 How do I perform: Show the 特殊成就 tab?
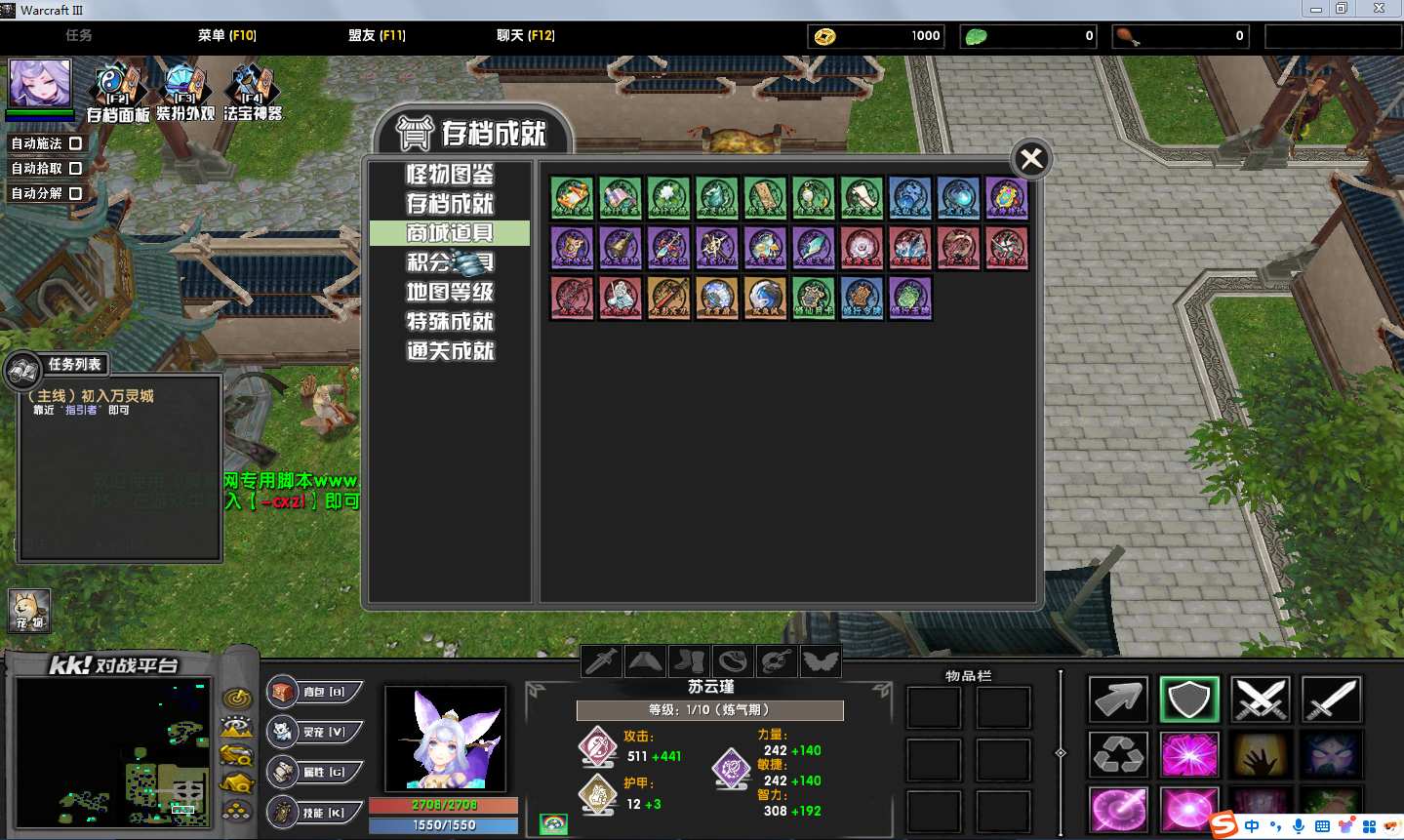pyautogui.click(x=450, y=321)
